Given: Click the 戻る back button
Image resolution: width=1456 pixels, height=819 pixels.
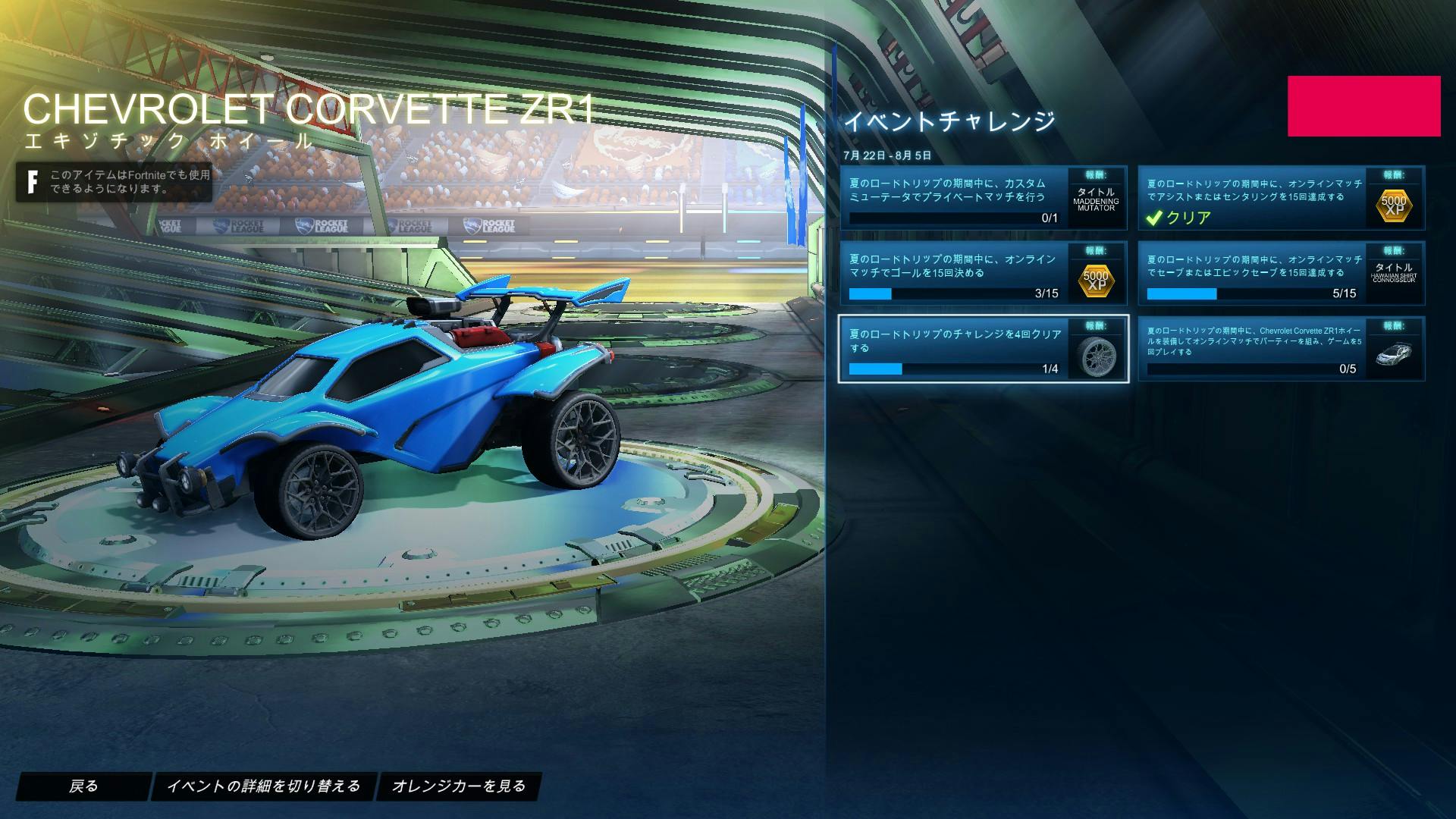Looking at the screenshot, I should [x=83, y=786].
